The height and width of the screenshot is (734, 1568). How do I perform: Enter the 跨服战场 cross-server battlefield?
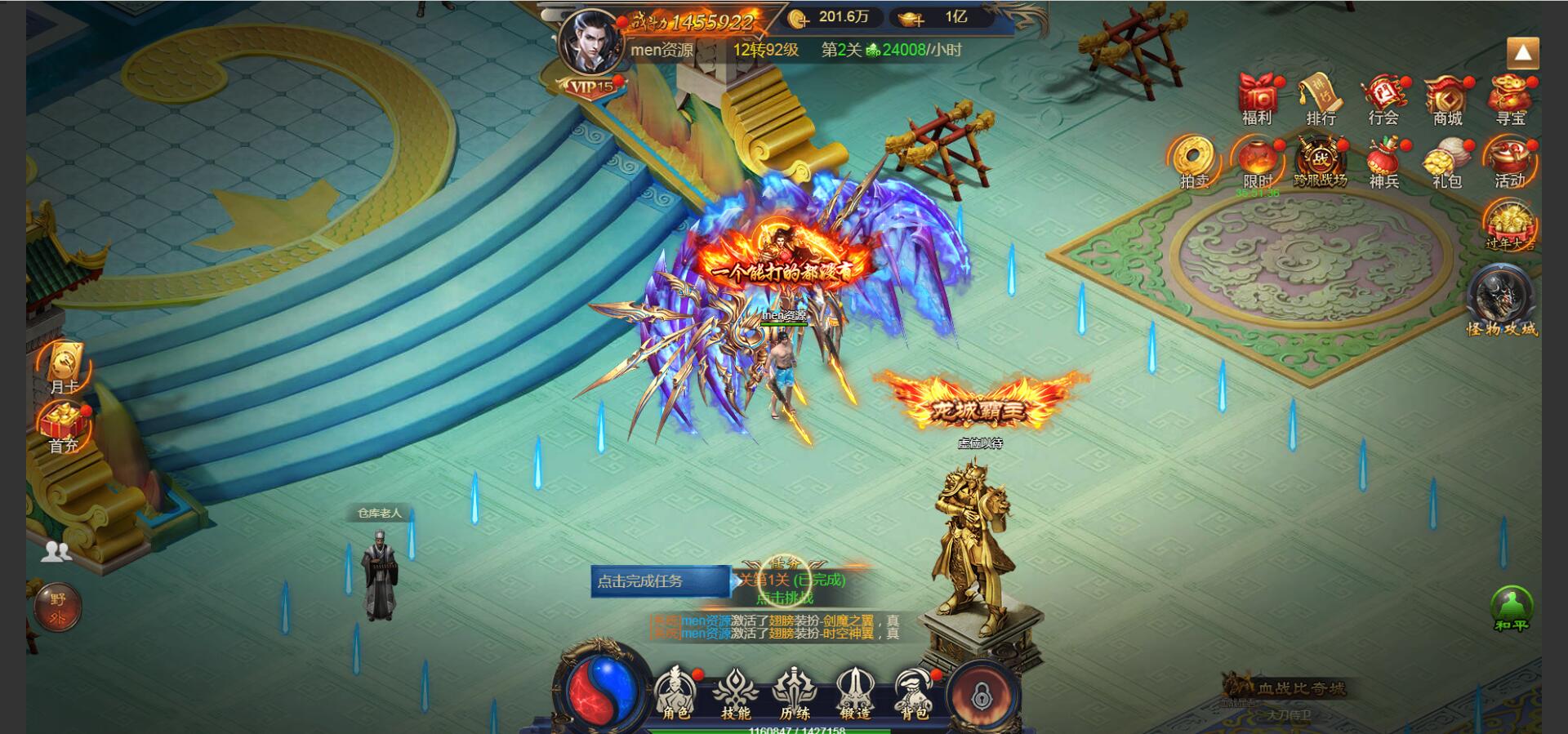(1321, 162)
